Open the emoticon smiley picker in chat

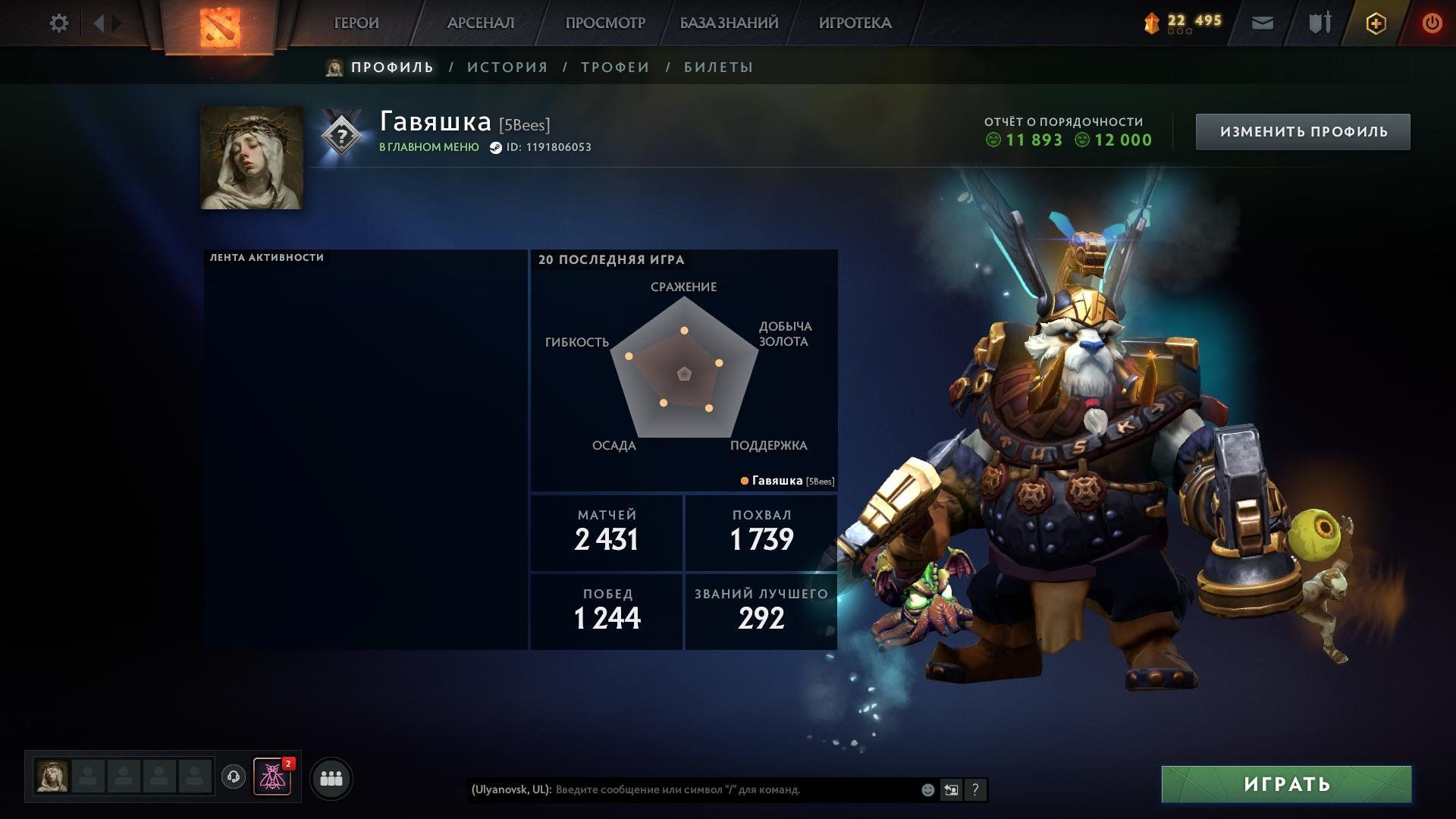point(927,789)
